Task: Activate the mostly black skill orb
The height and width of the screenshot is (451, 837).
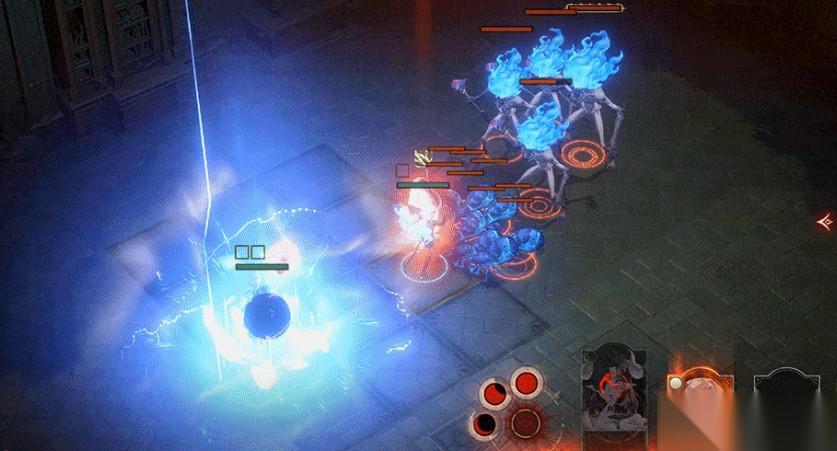Action: pyautogui.click(x=483, y=424)
